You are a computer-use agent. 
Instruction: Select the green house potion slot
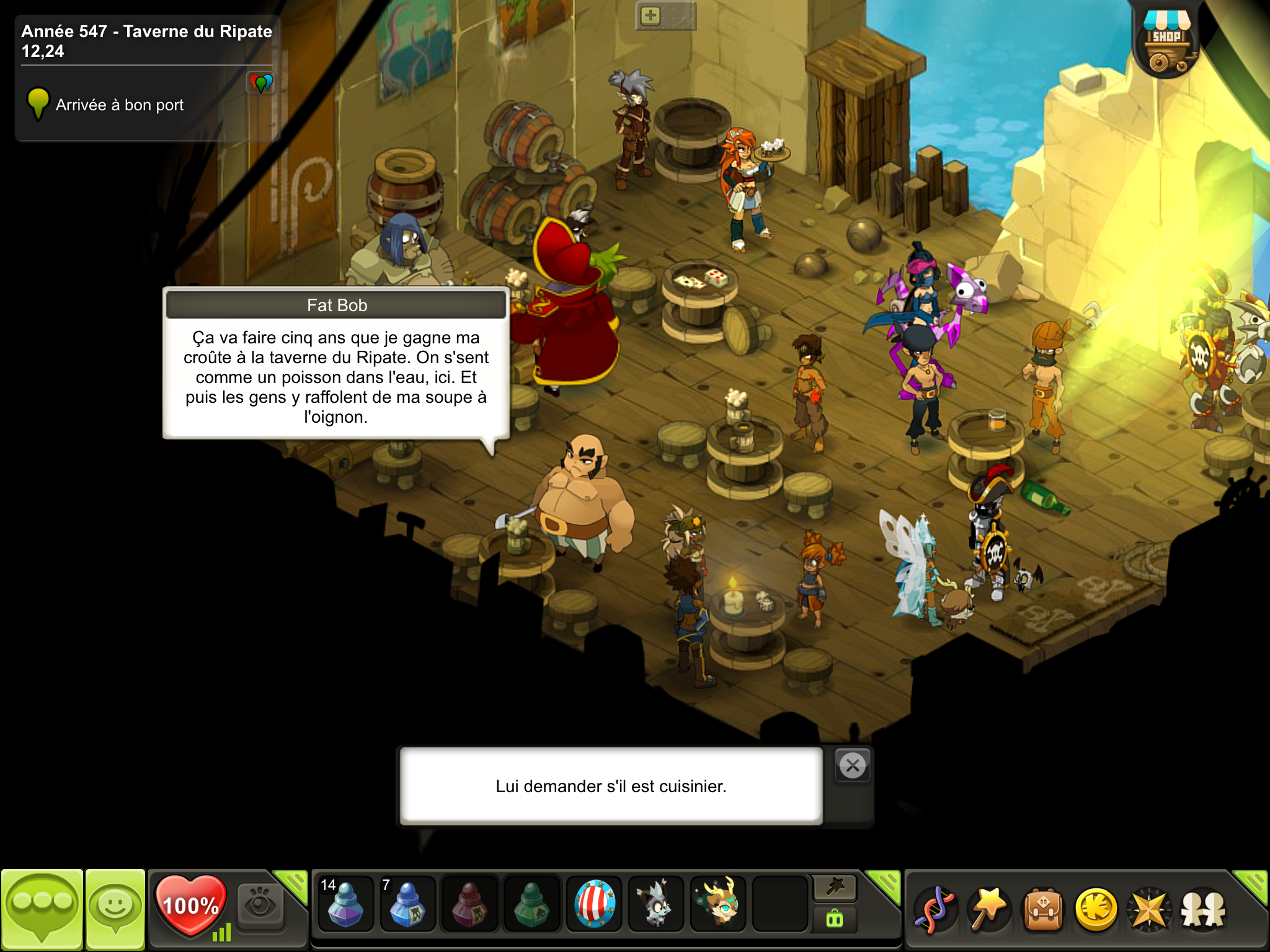tap(531, 905)
